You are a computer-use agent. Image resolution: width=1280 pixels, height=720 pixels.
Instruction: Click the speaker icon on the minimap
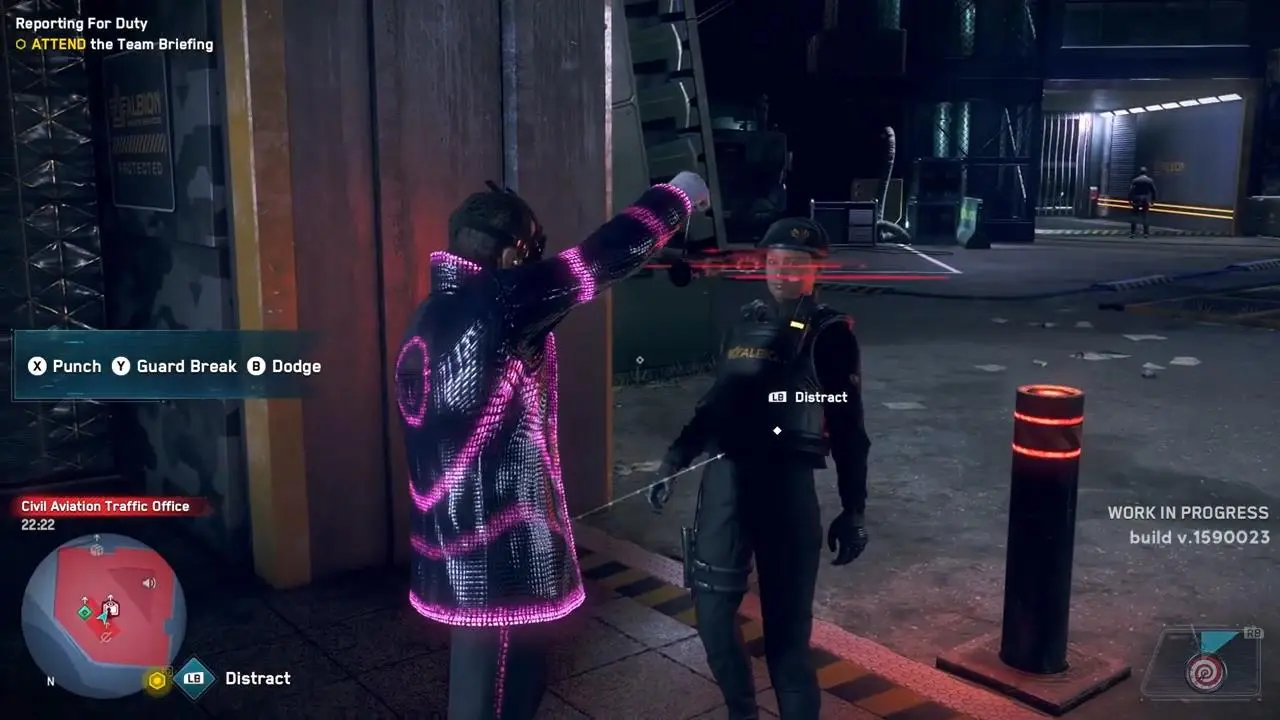point(148,584)
